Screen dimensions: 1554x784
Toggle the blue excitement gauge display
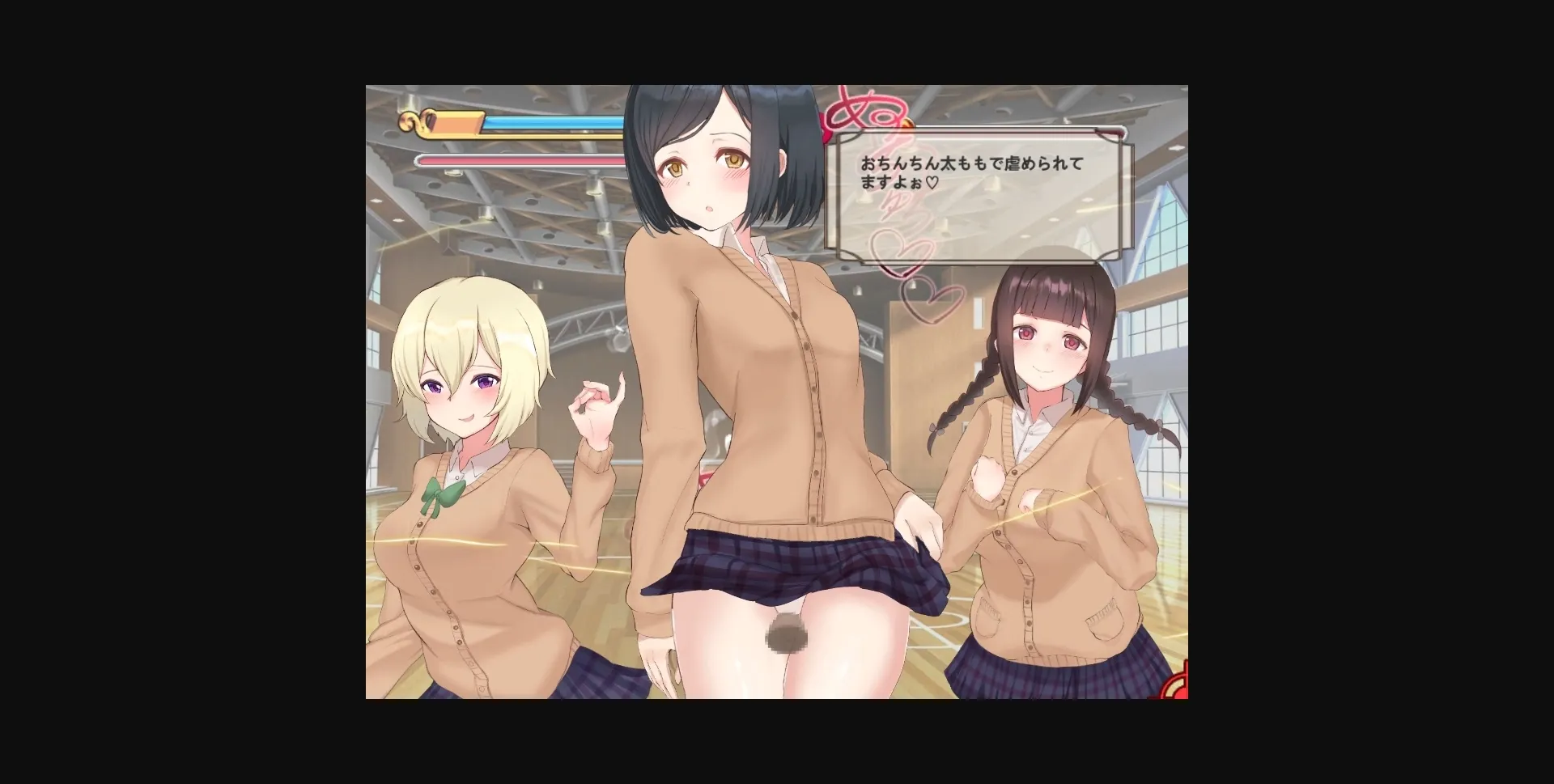[550, 120]
